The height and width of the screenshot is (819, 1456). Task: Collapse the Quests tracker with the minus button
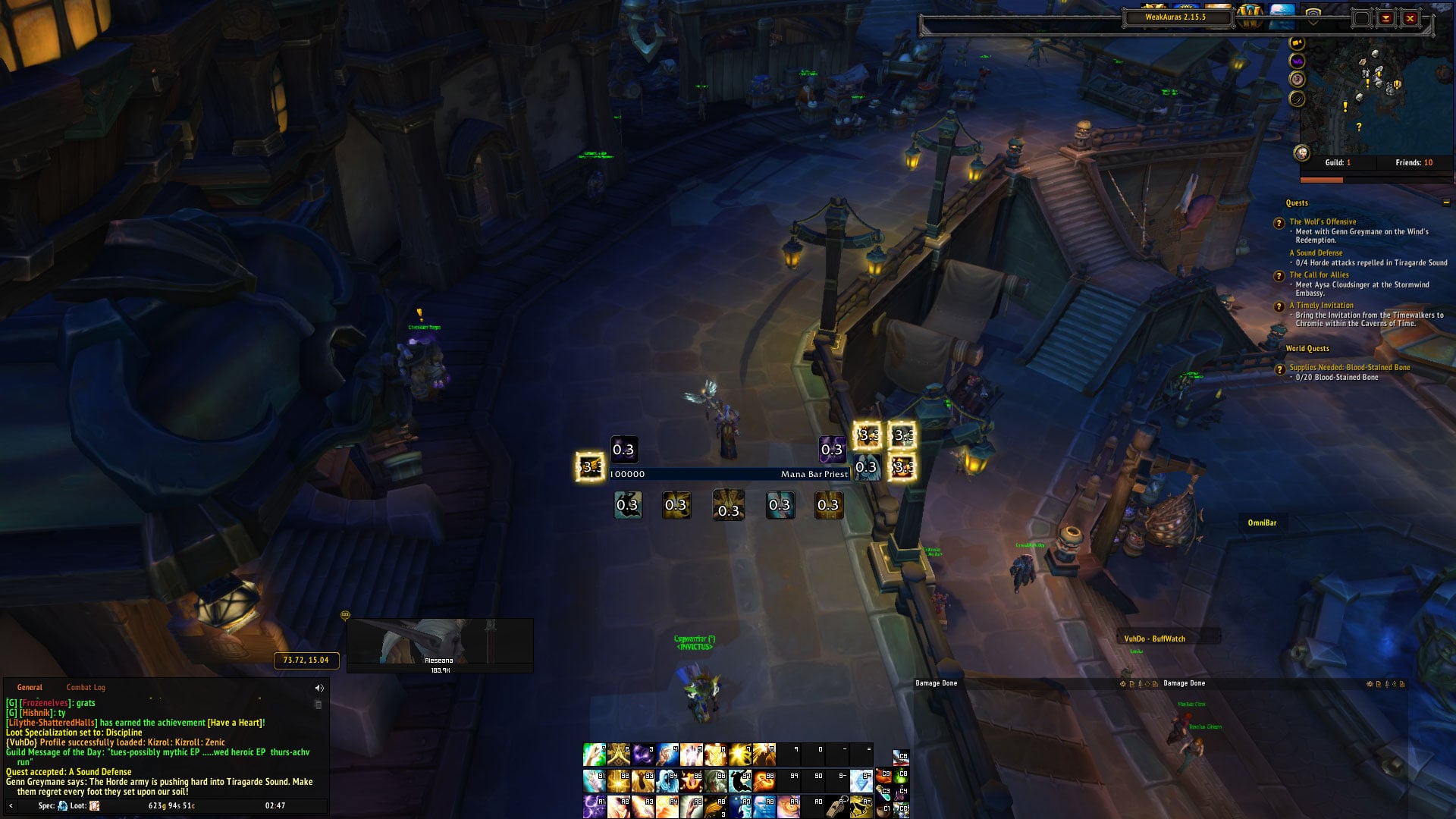1447,203
